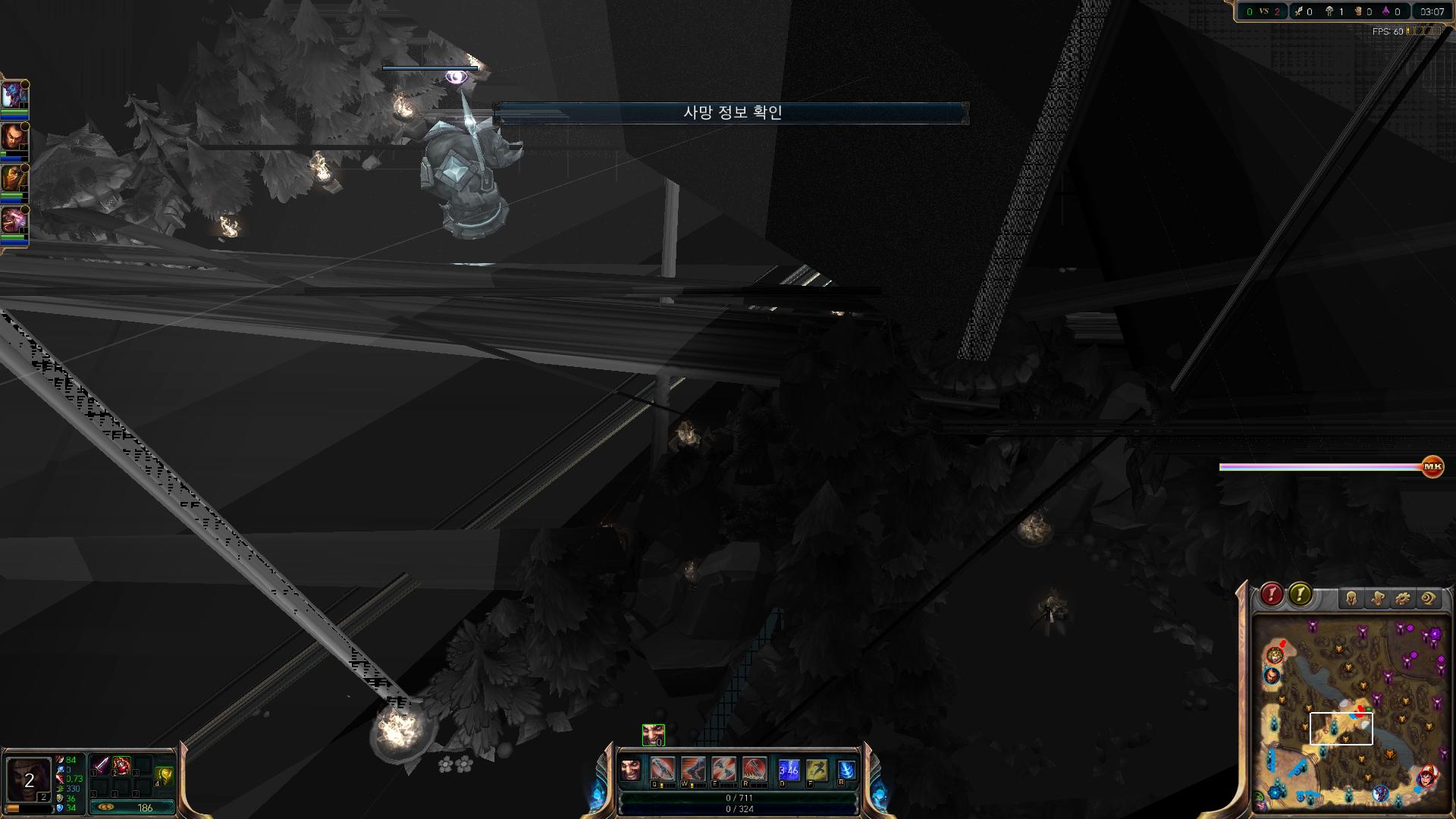Open the shop via the gold counter

coord(133,808)
